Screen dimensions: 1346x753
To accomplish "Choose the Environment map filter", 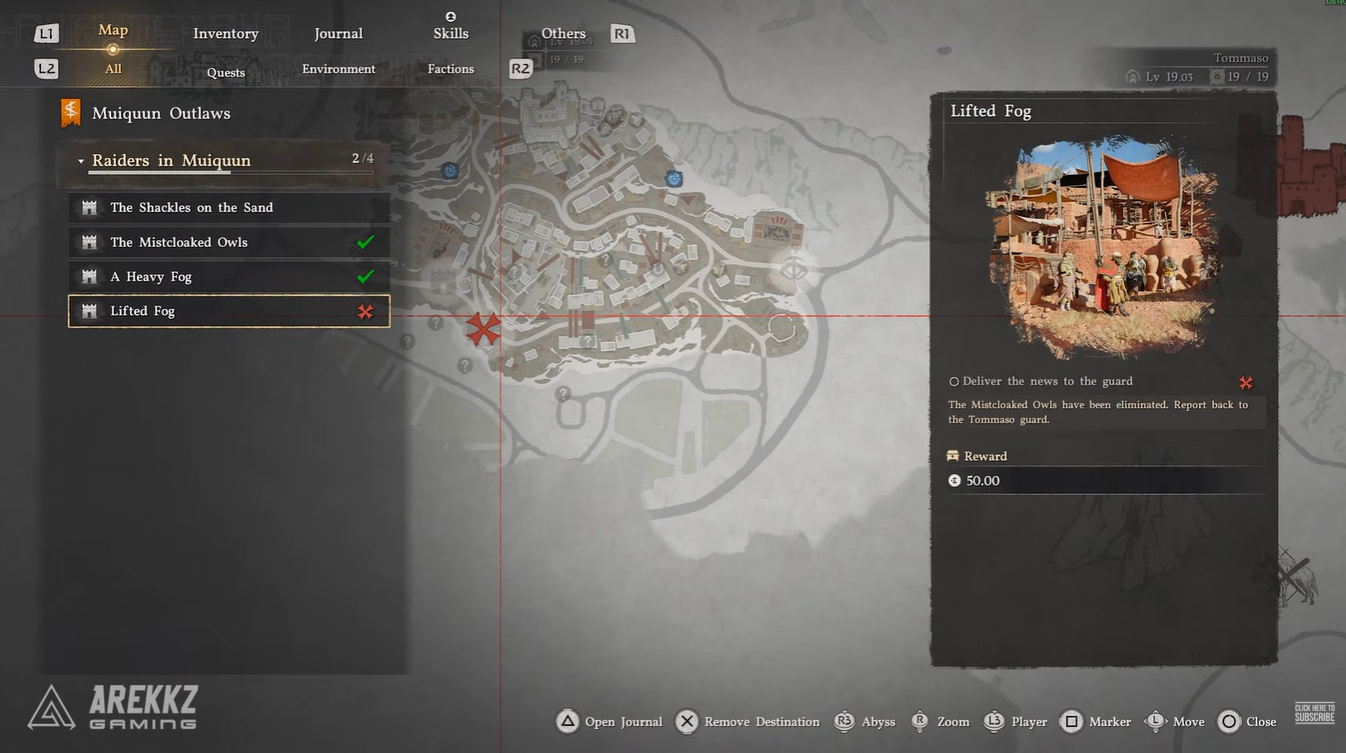I will (x=339, y=69).
